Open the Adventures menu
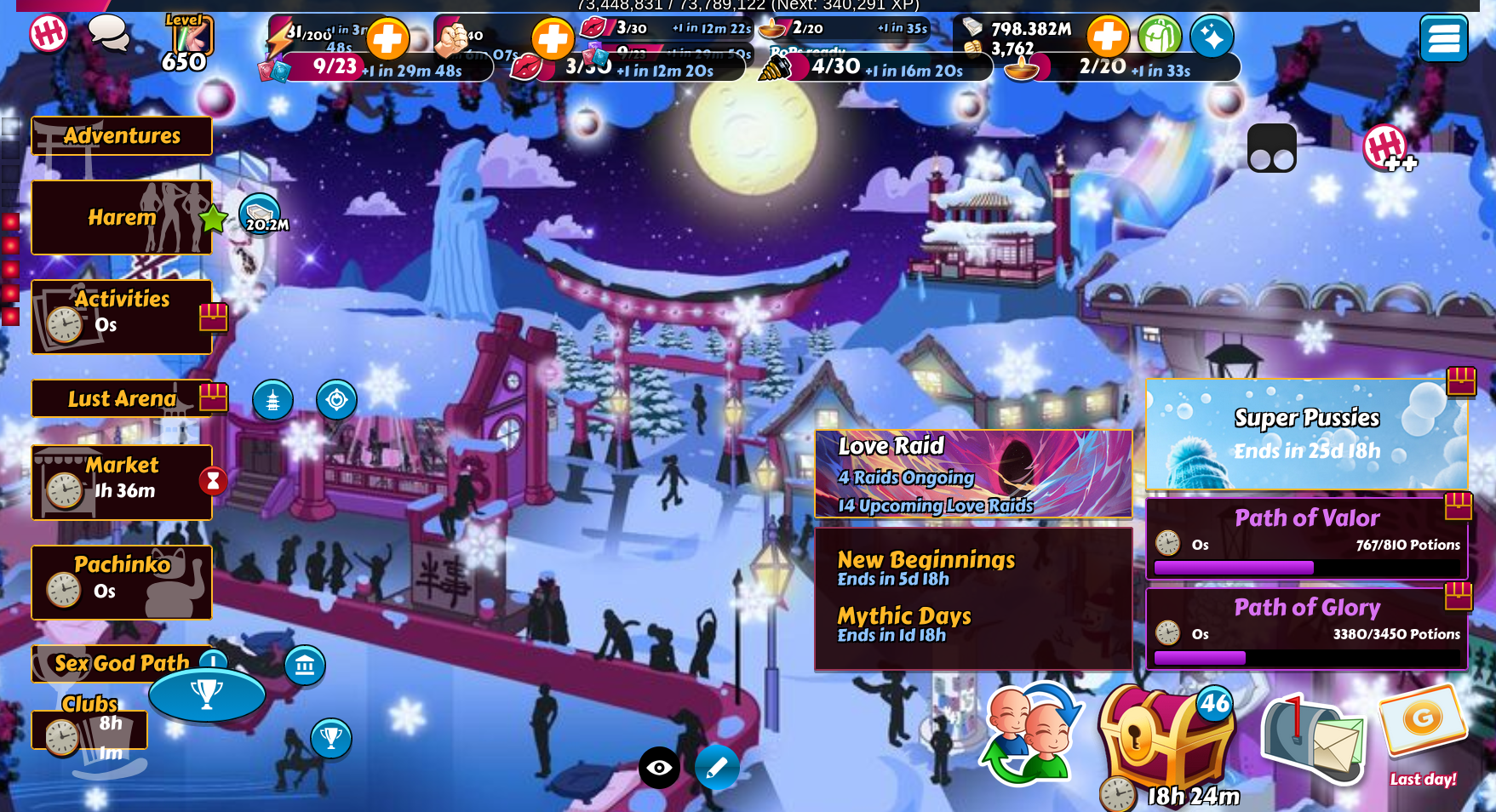The height and width of the screenshot is (812, 1496). click(x=122, y=136)
